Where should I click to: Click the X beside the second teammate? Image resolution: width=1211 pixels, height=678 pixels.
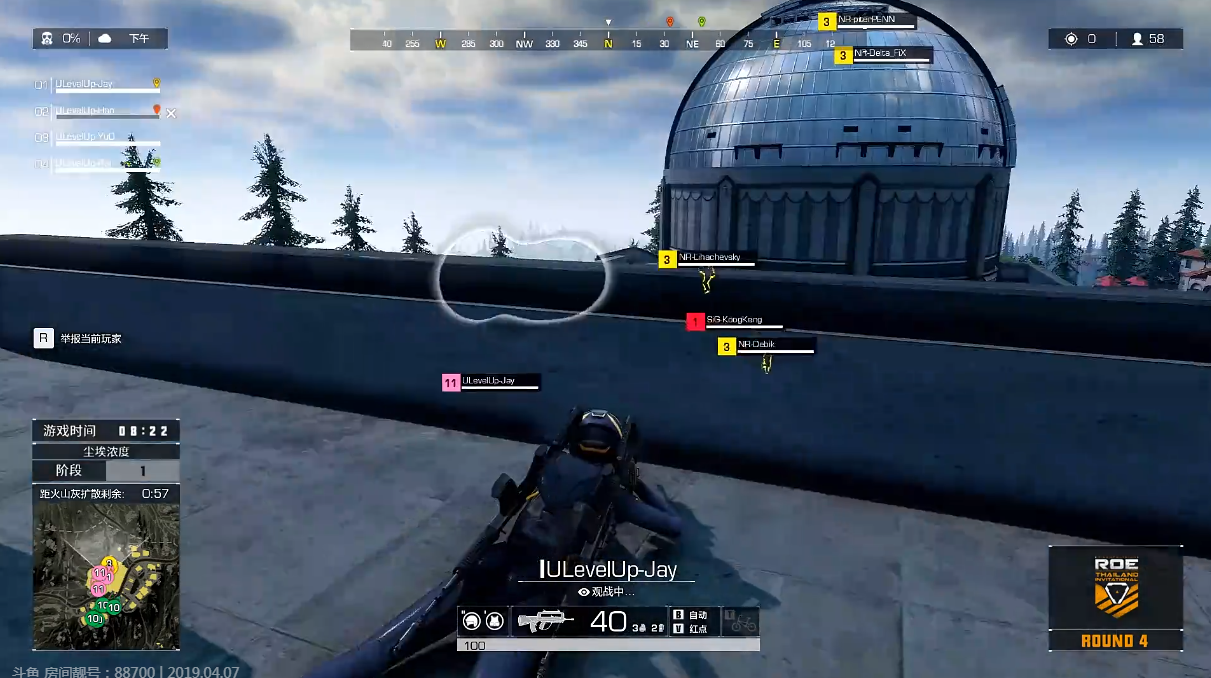171,113
